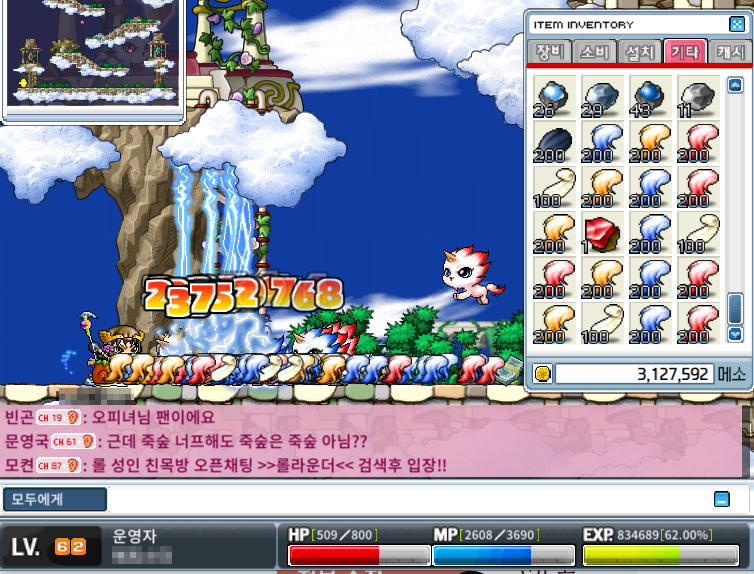Click the inventory scroll up arrow
Image resolution: width=754 pixels, height=574 pixels.
736,84
